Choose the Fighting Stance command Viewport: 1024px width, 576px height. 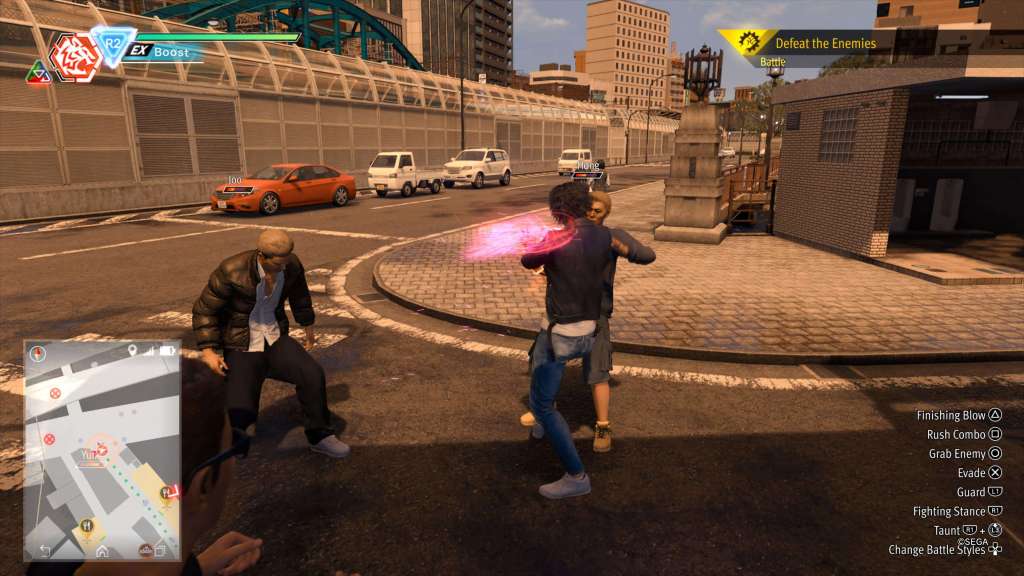(957, 511)
